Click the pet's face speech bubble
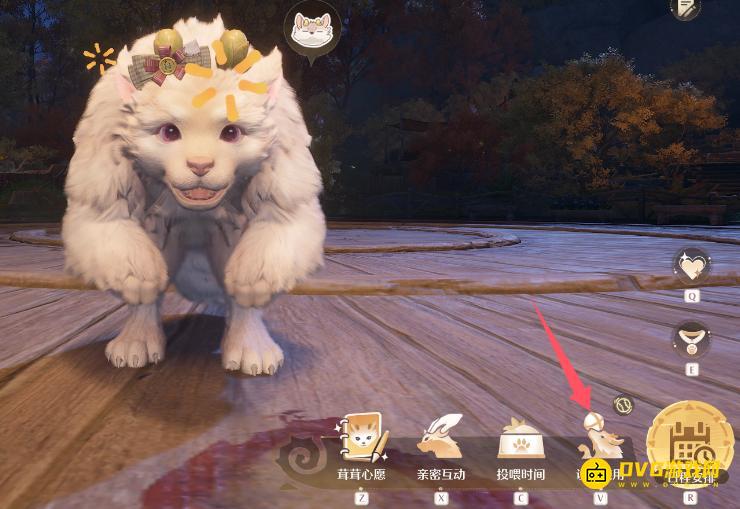 point(312,30)
